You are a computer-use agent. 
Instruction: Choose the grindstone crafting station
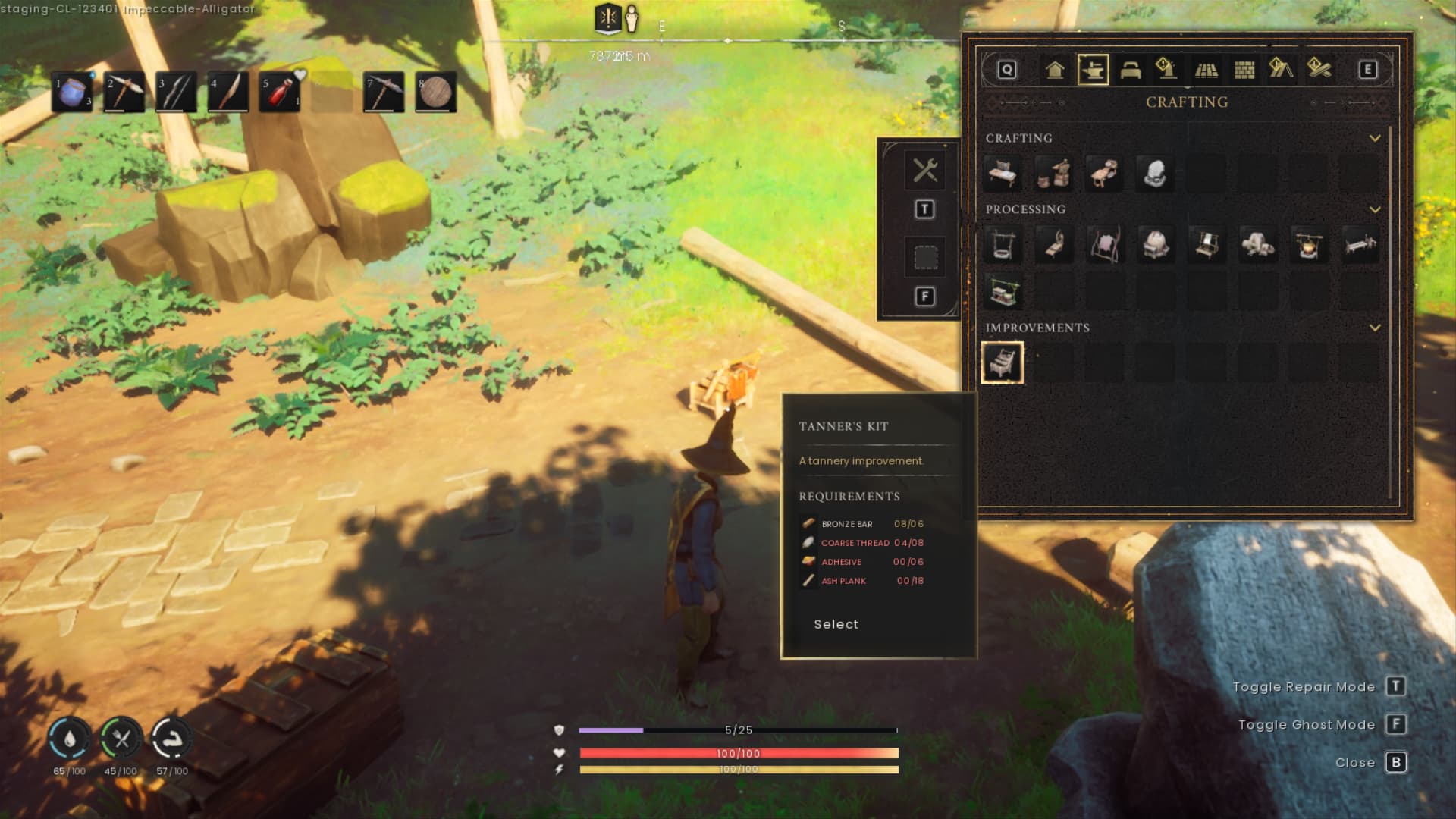coord(1155,174)
